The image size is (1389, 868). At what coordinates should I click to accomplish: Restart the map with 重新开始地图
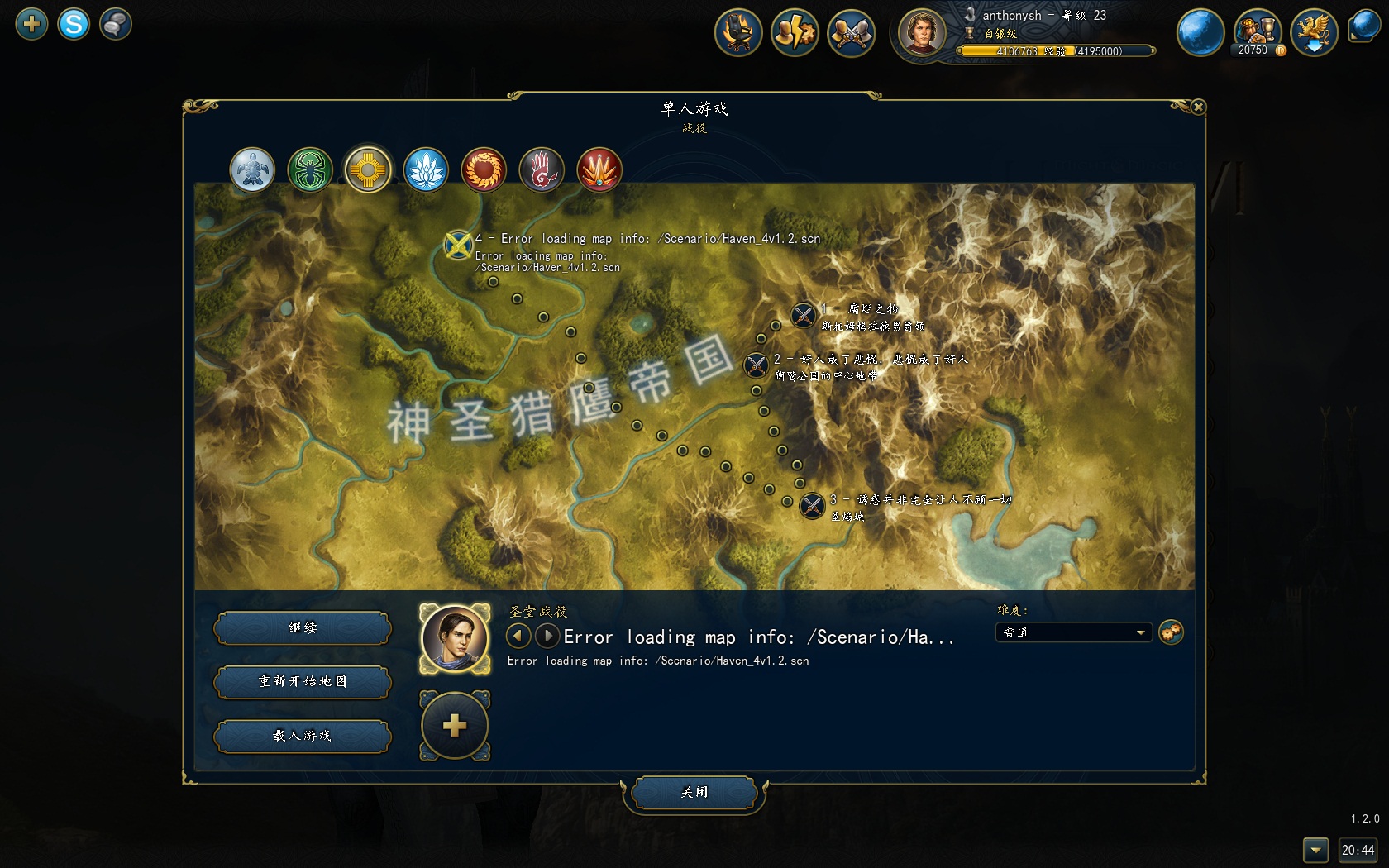point(303,682)
